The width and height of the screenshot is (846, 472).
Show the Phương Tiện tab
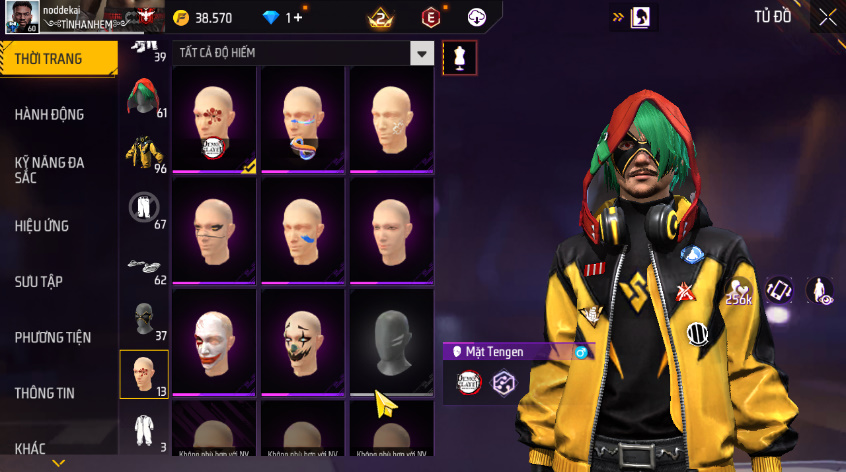click(x=52, y=338)
